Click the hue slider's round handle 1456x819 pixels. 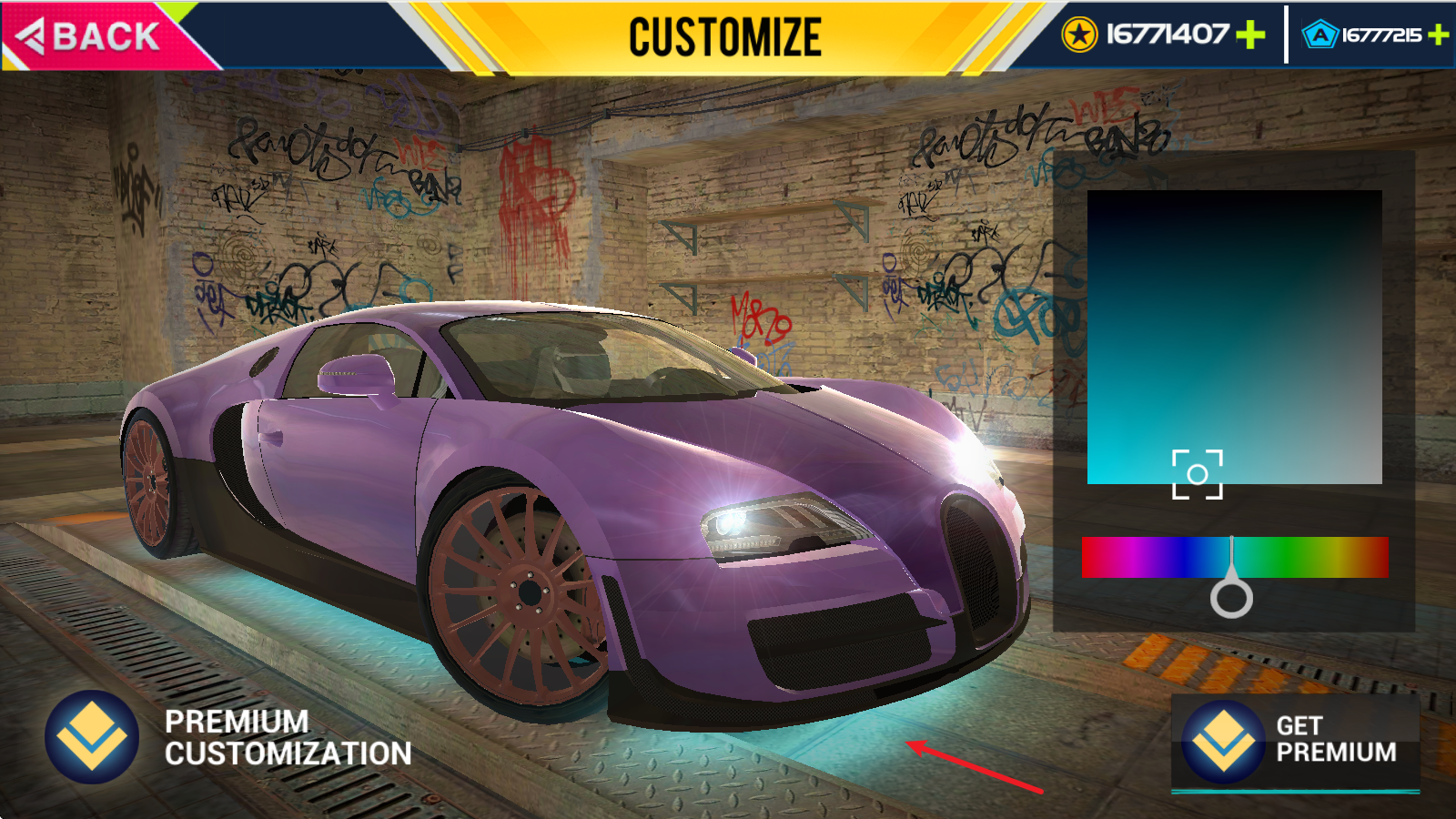click(x=1231, y=598)
